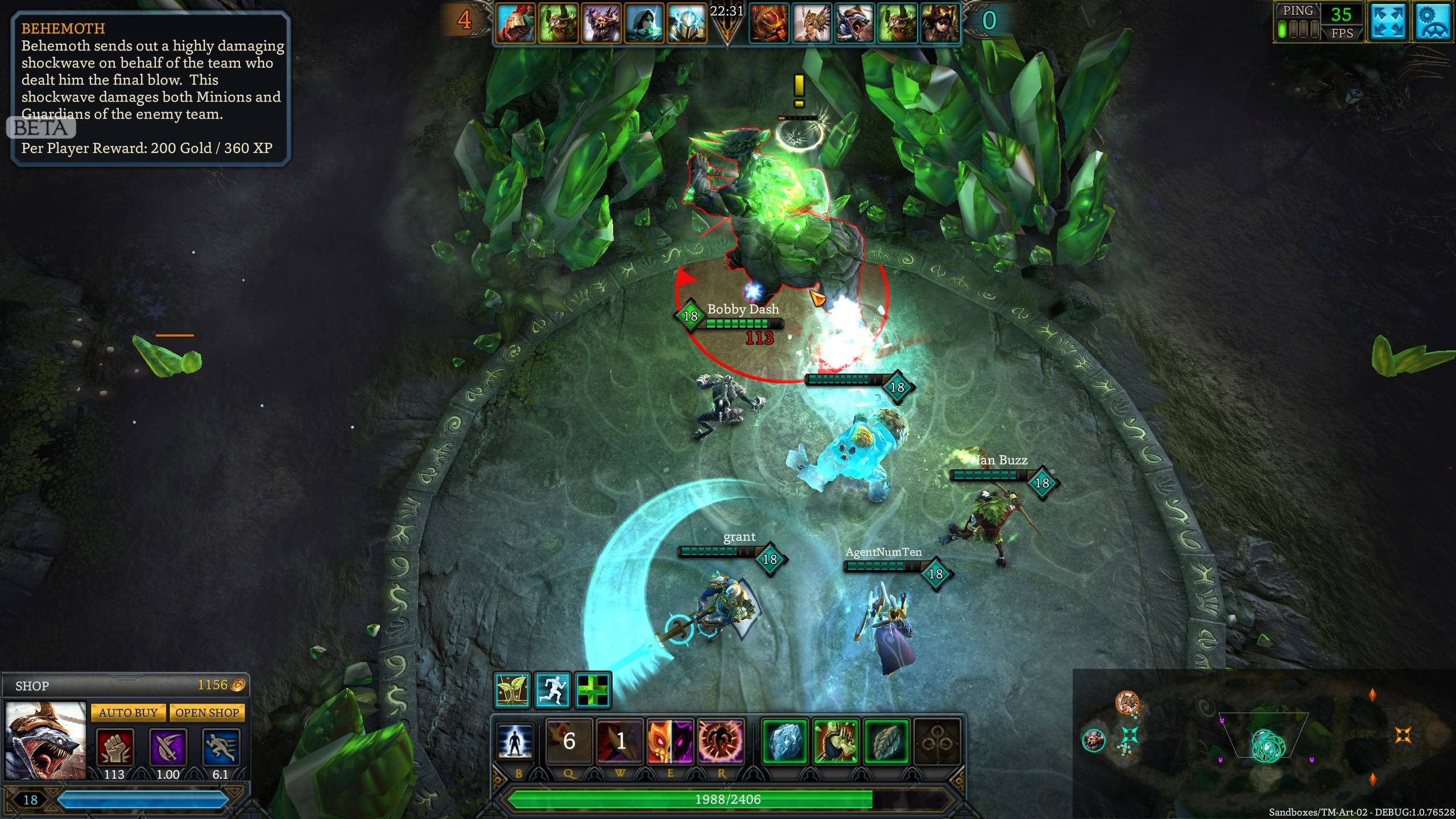Viewport: 1456px width, 819px height.
Task: Activate the E ability orange-purple mask icon
Action: coord(670,742)
